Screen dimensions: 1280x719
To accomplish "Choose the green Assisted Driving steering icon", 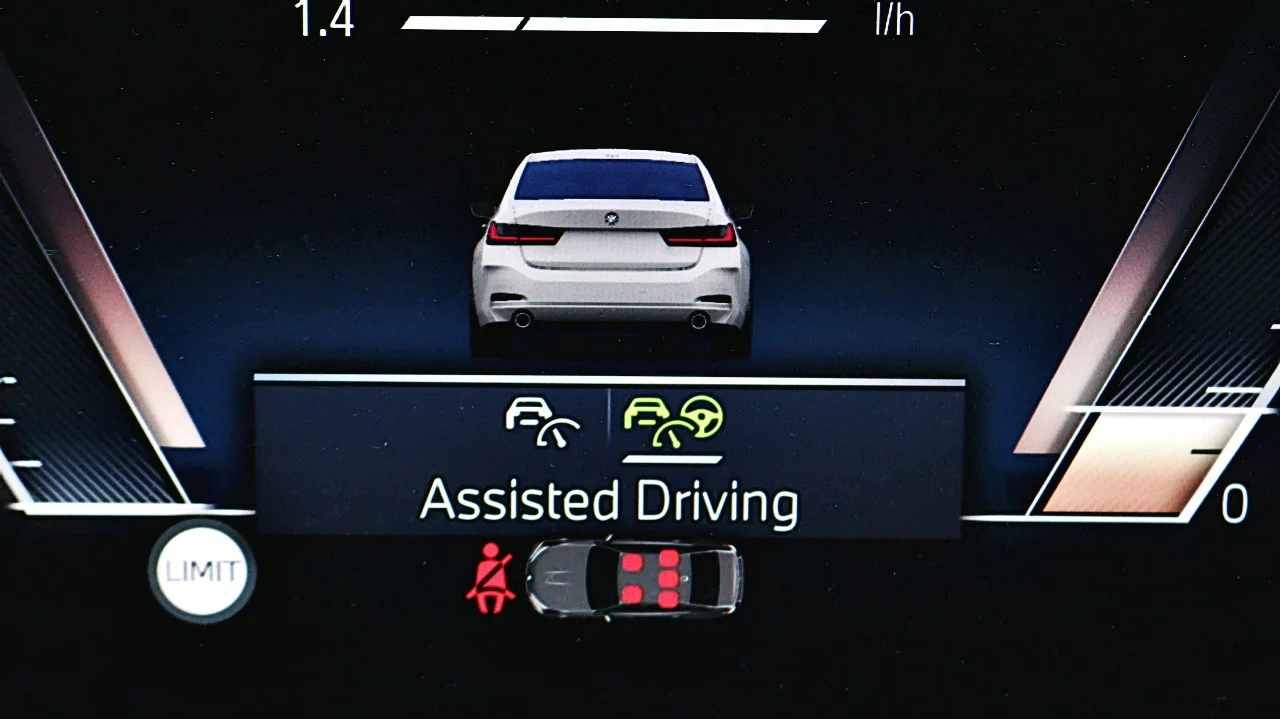I will click(x=673, y=420).
